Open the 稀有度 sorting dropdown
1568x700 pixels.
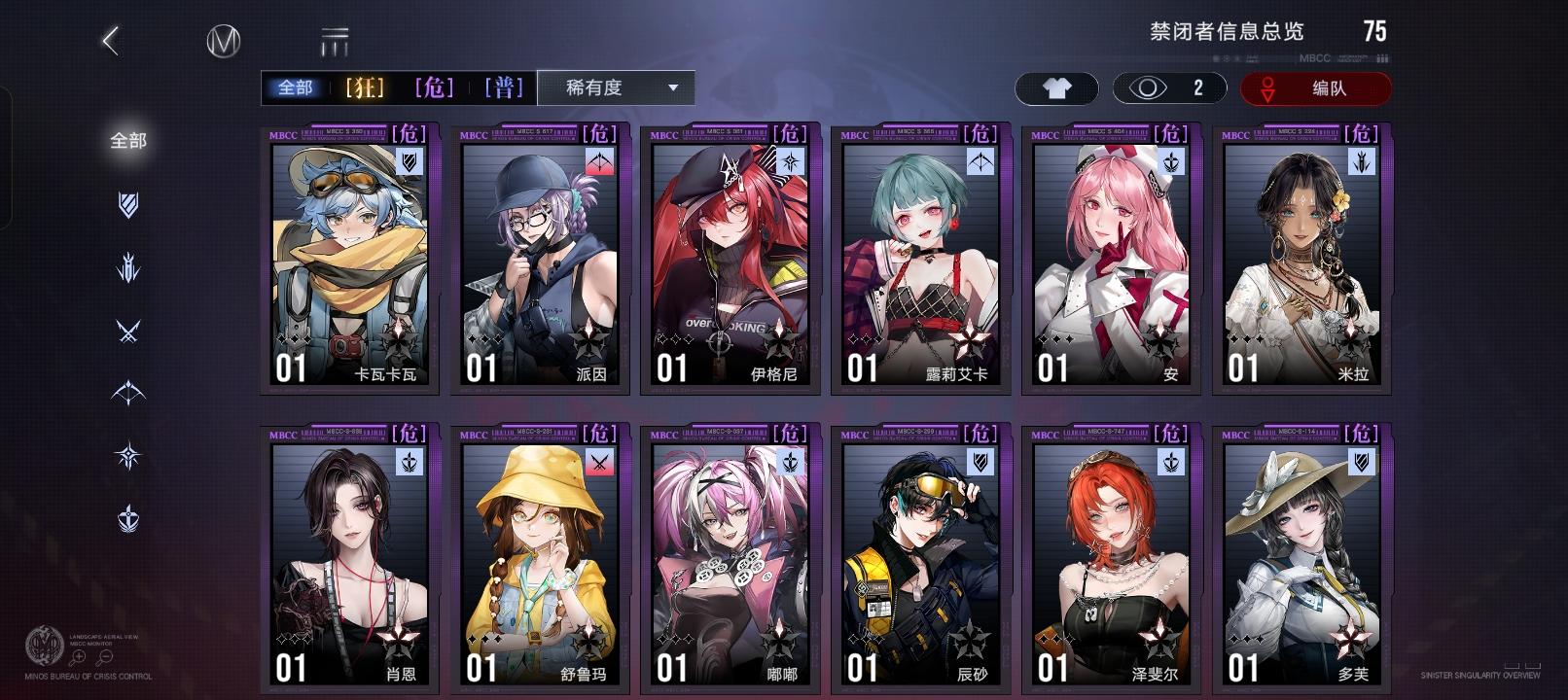[615, 87]
